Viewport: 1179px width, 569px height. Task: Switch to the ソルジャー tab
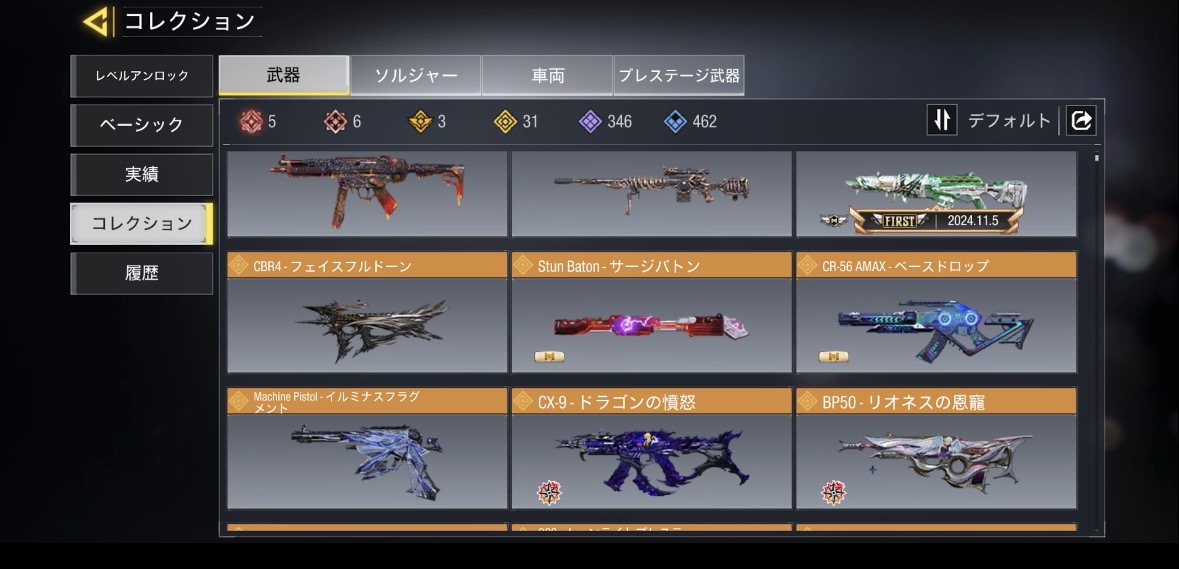pos(416,75)
